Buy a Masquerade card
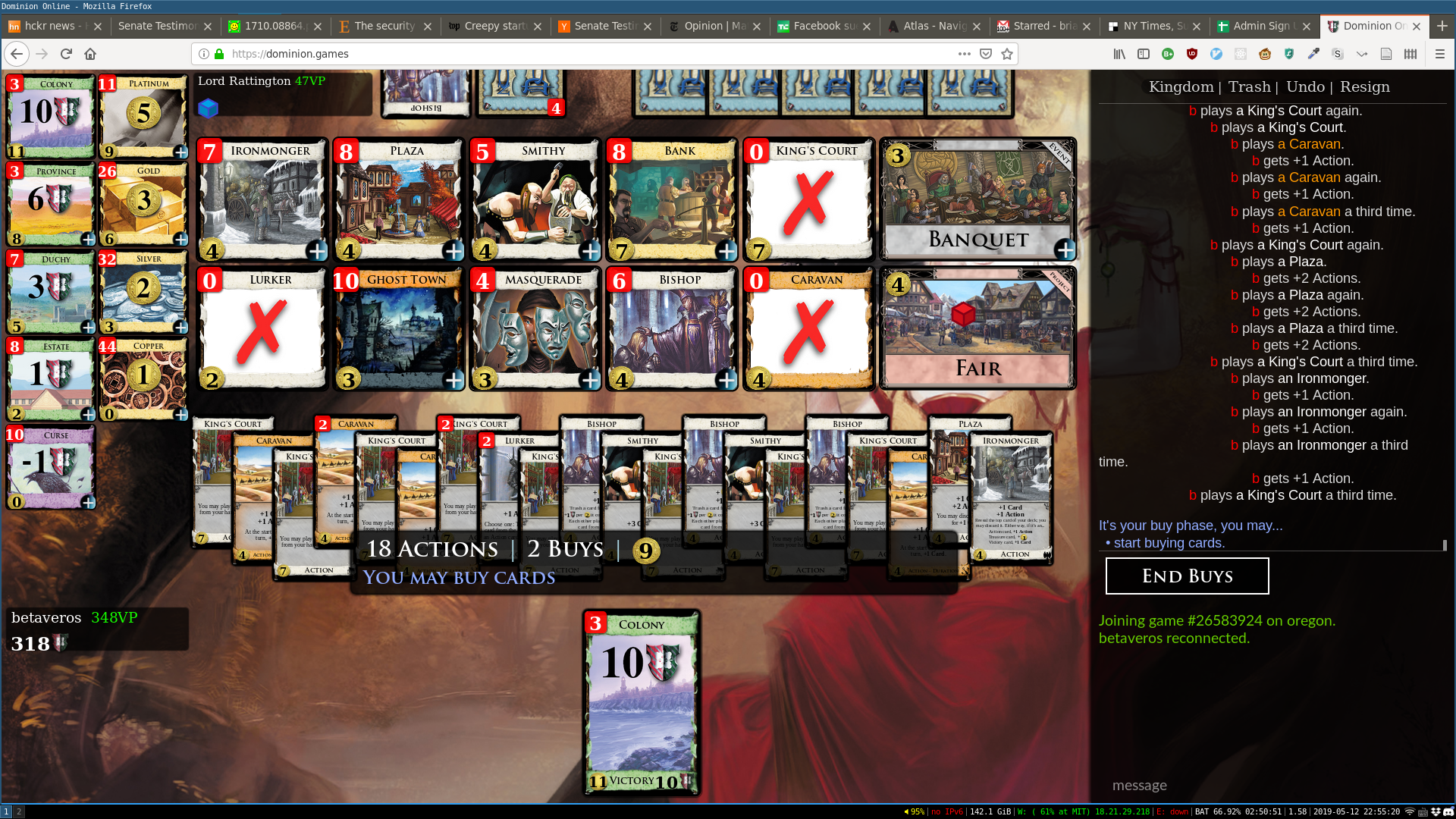Viewport: 1456px width, 819px height. pyautogui.click(x=535, y=329)
